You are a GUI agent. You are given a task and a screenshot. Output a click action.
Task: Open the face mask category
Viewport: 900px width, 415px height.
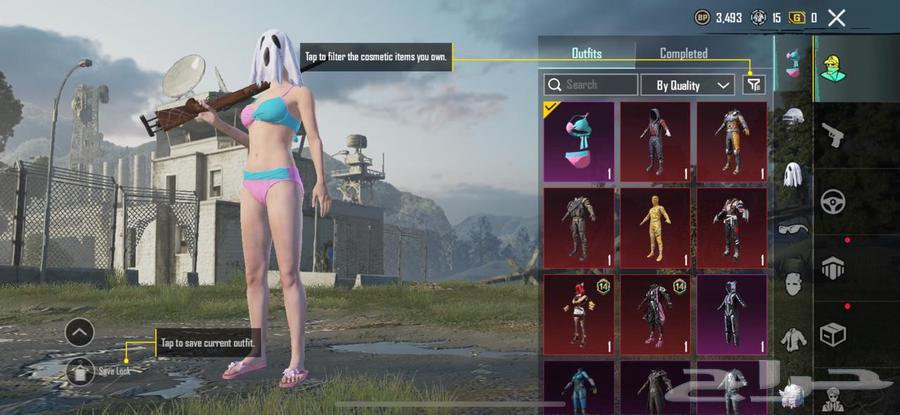tap(793, 283)
